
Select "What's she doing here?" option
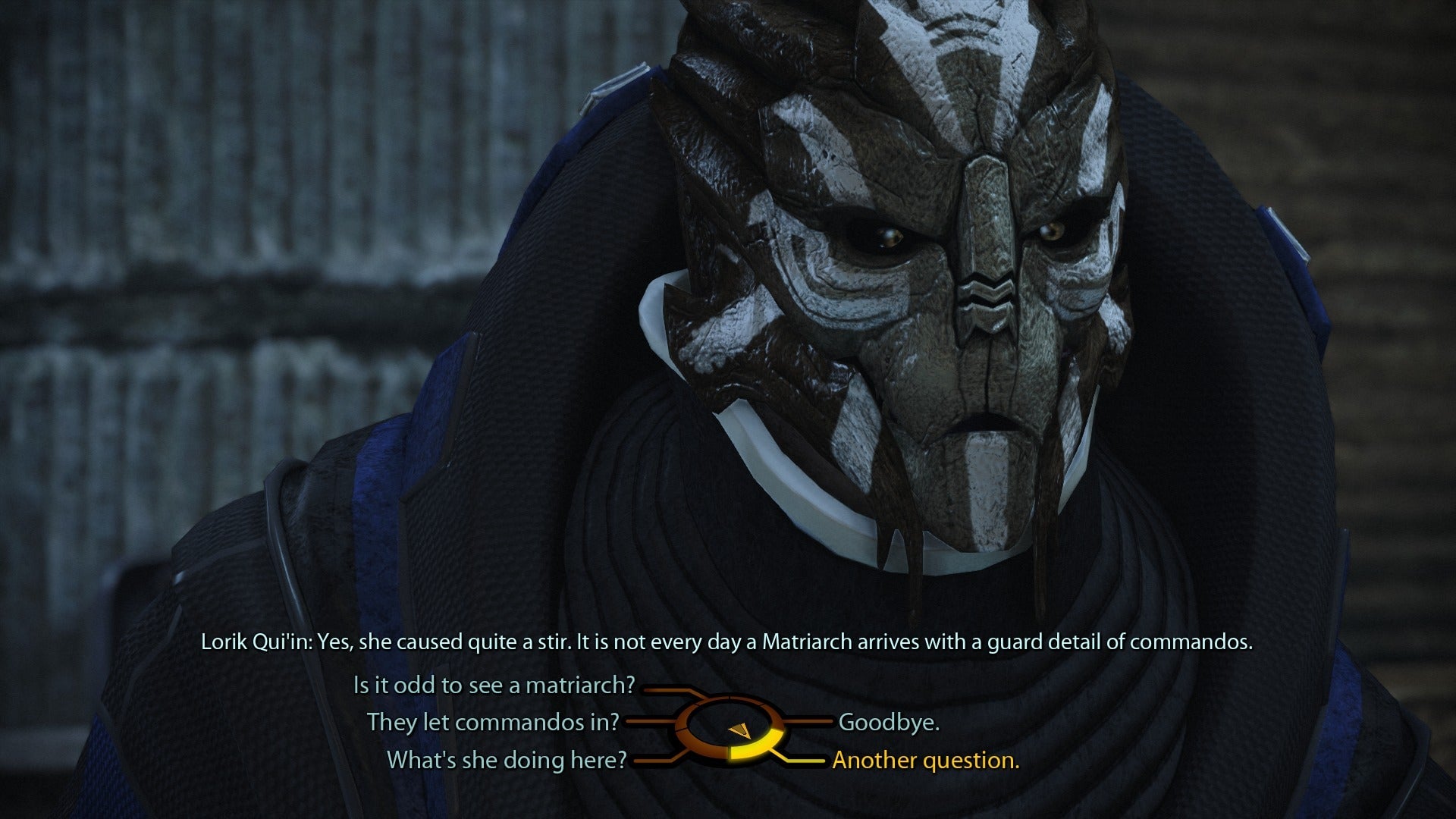(507, 759)
